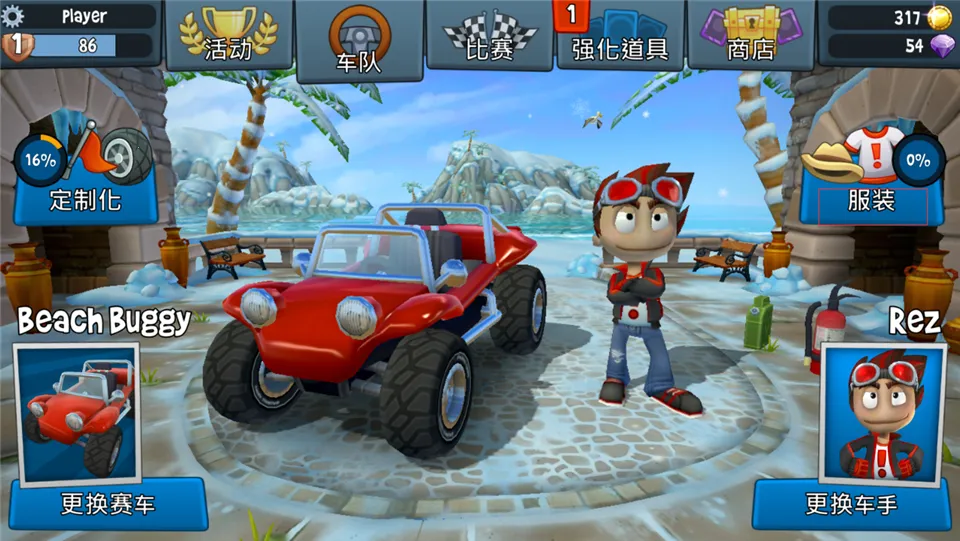The width and height of the screenshot is (960, 541).
Task: Open the 商店 shop tab
Action: 752,36
